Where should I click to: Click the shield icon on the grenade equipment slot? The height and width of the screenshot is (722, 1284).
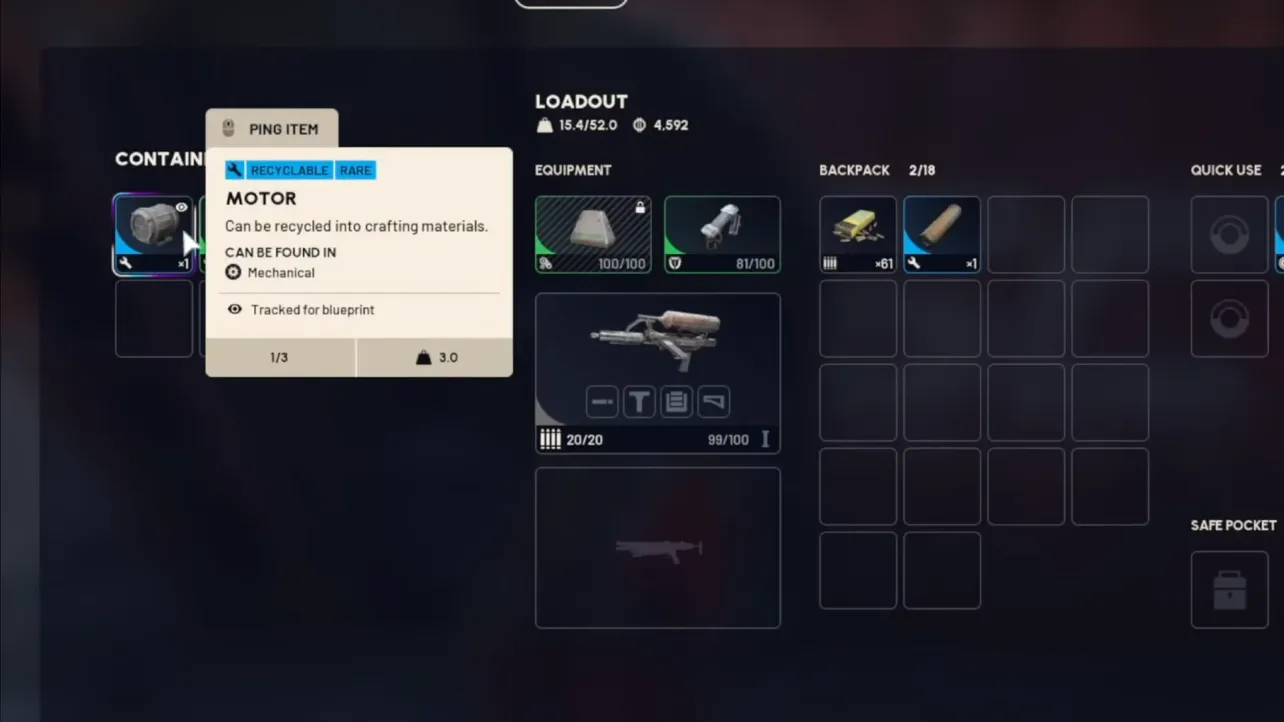click(672, 263)
